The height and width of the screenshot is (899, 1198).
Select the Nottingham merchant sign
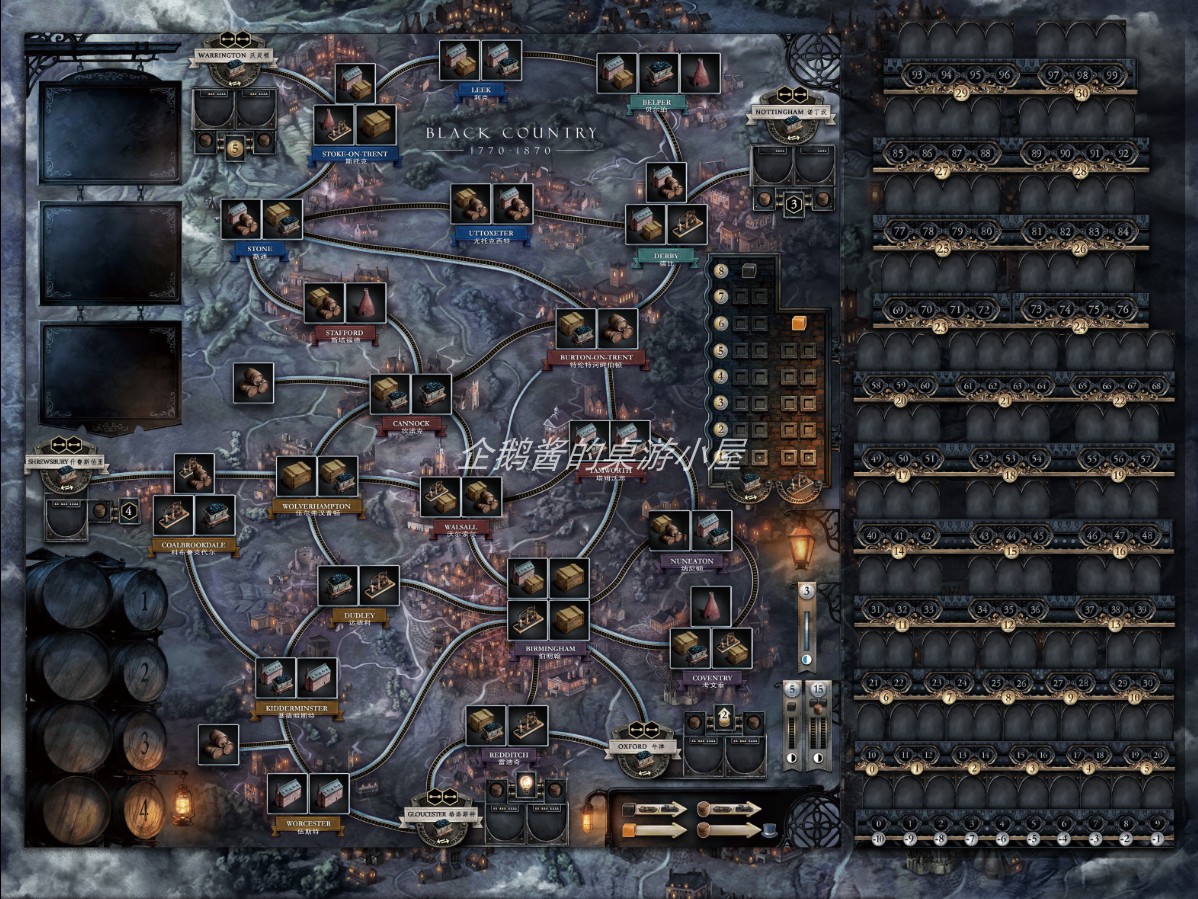[787, 112]
